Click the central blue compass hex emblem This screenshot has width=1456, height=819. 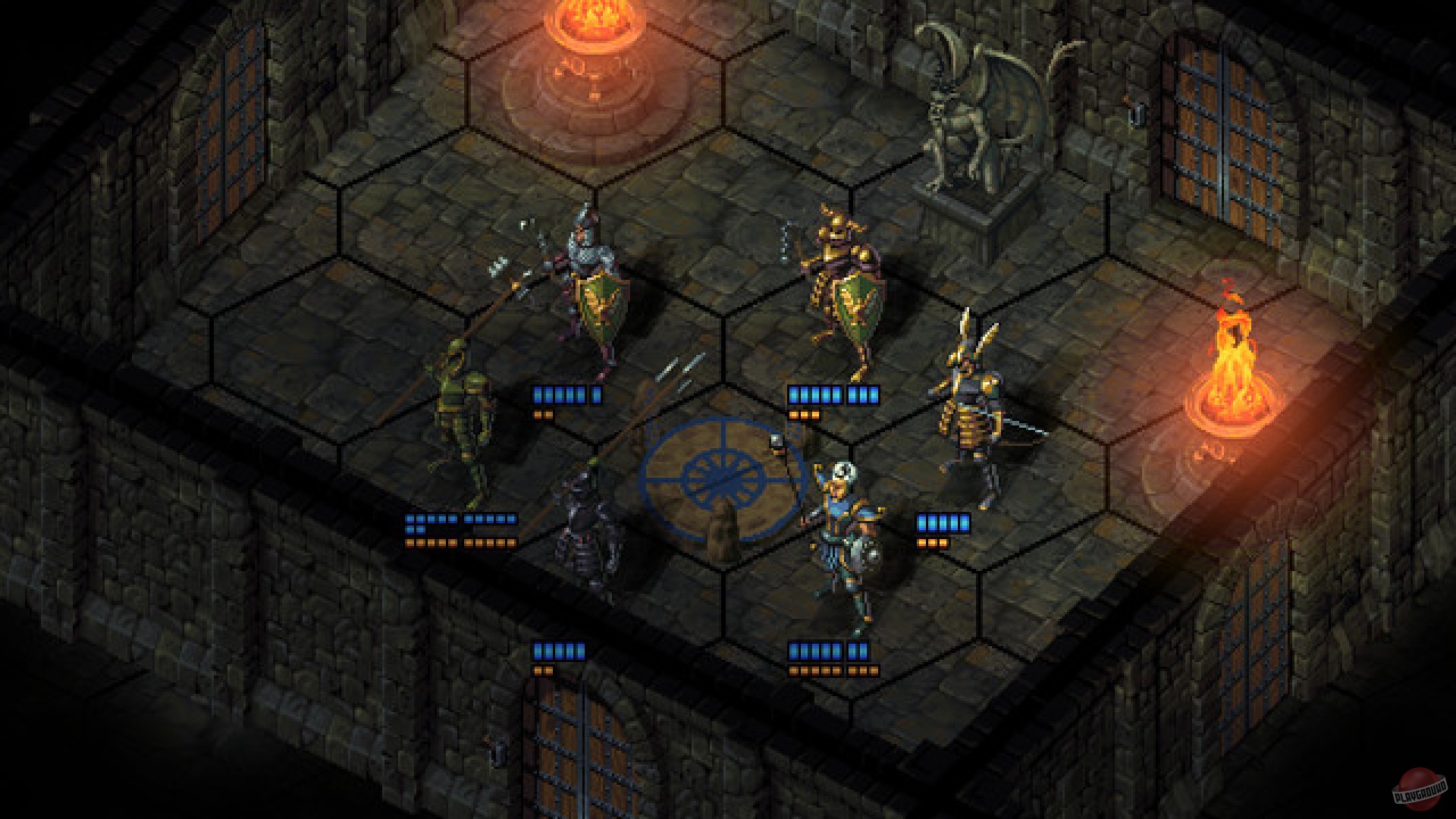tap(720, 478)
